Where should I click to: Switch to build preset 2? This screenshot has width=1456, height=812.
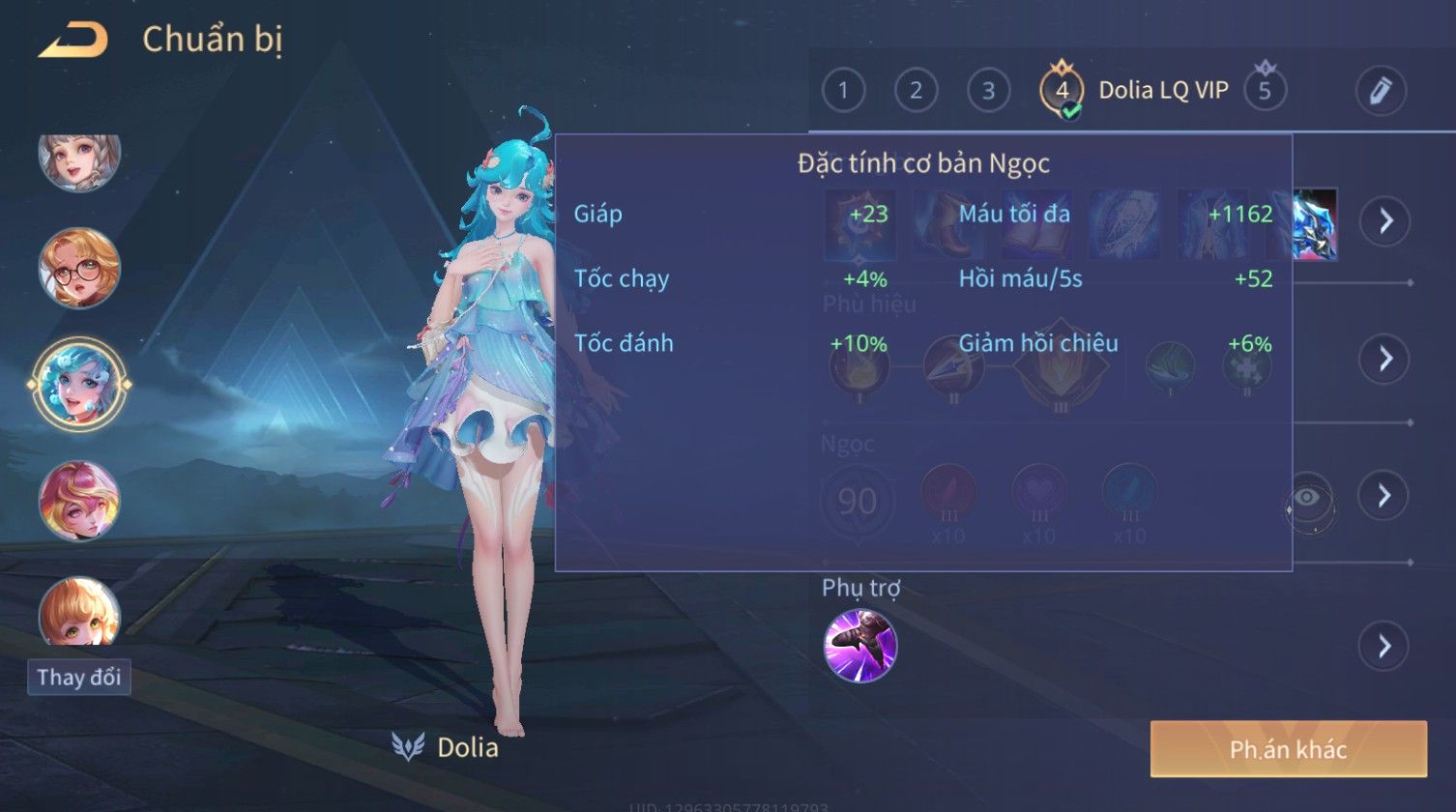click(916, 91)
